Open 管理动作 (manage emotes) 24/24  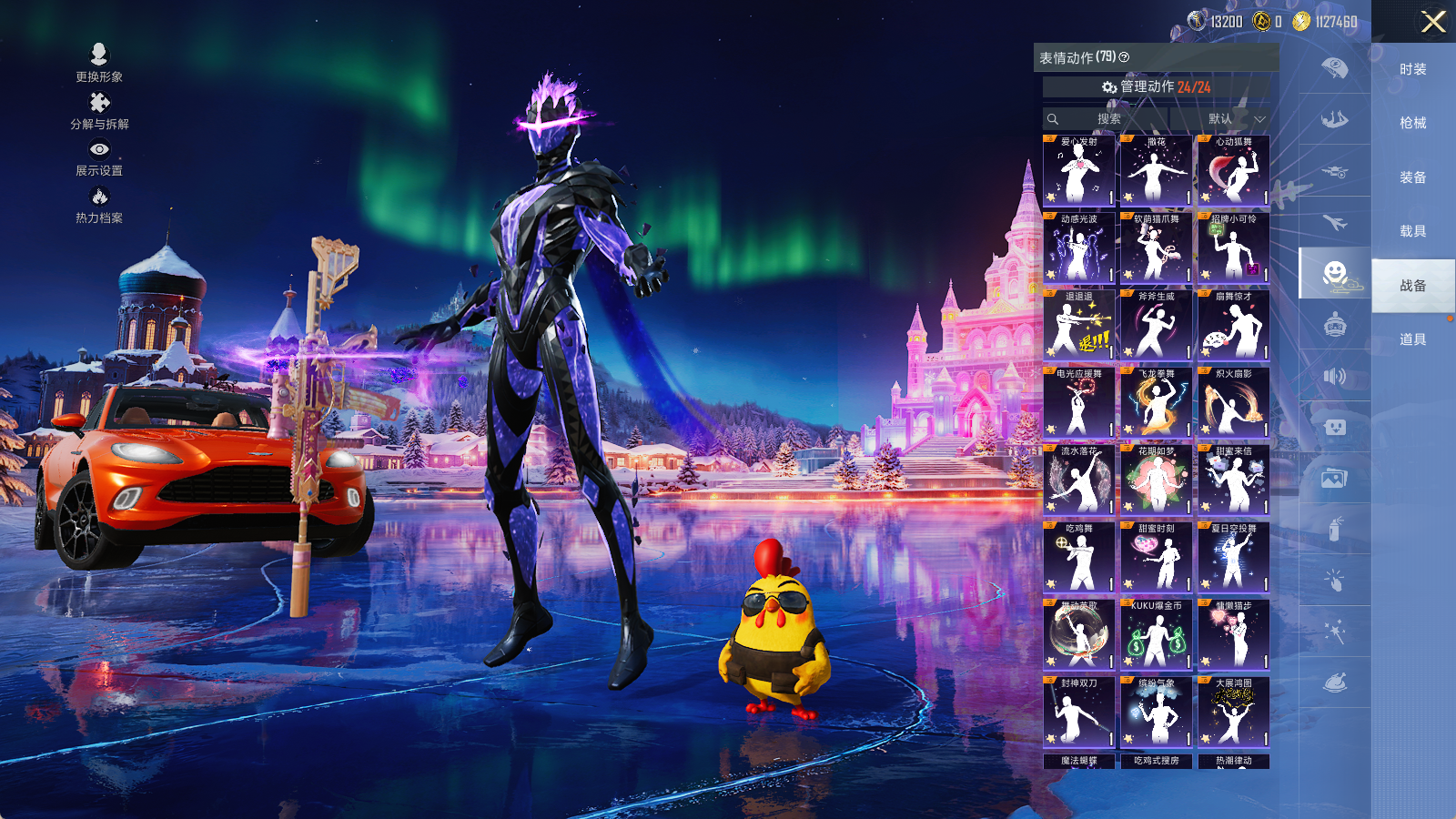coord(1156,86)
